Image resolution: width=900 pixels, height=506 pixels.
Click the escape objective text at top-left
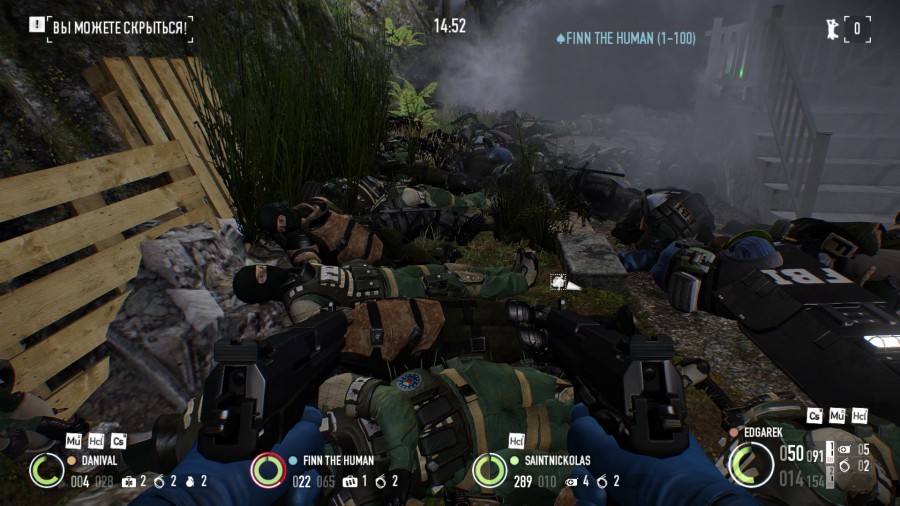(x=119, y=27)
